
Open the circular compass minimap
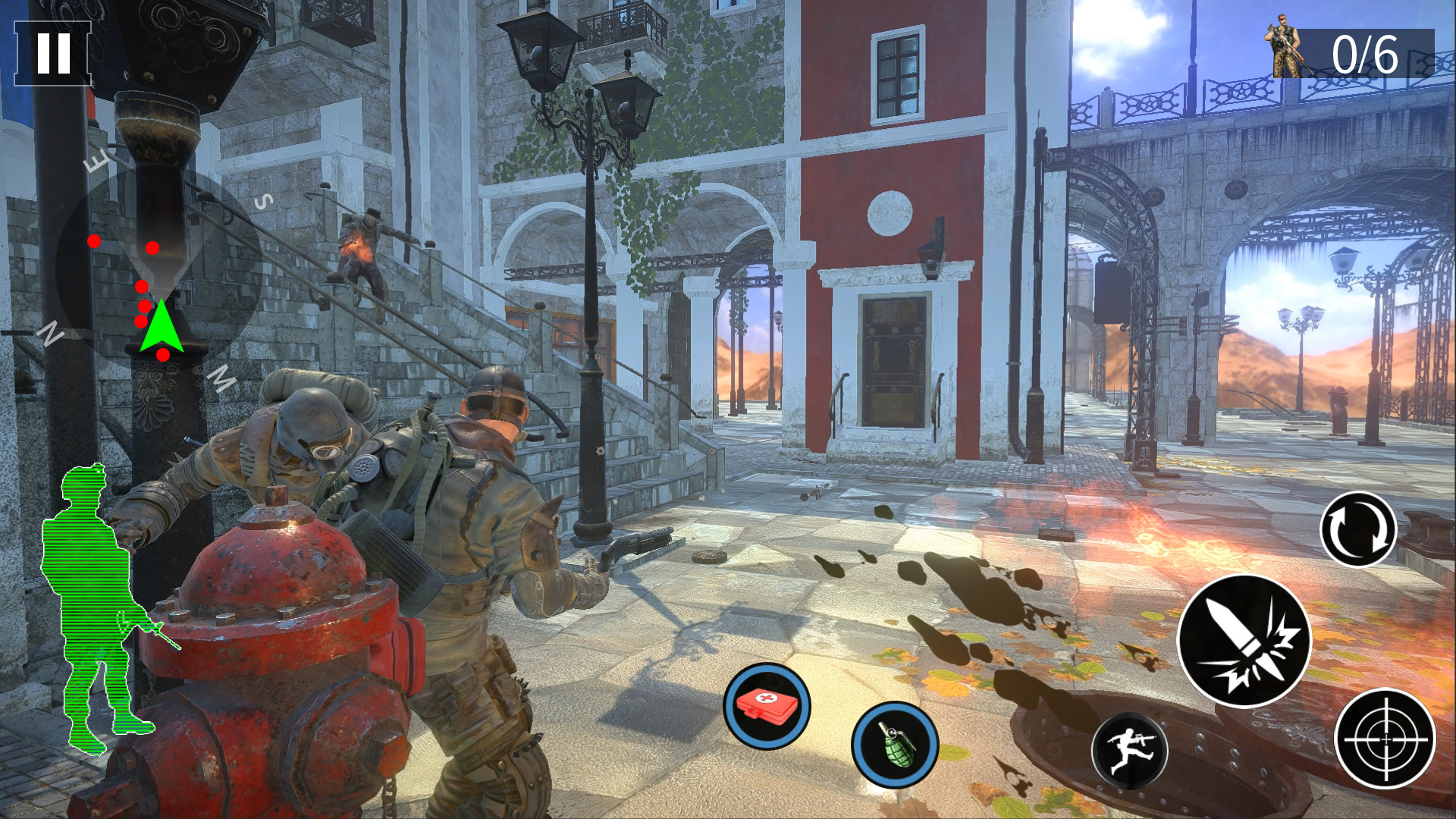point(159,269)
